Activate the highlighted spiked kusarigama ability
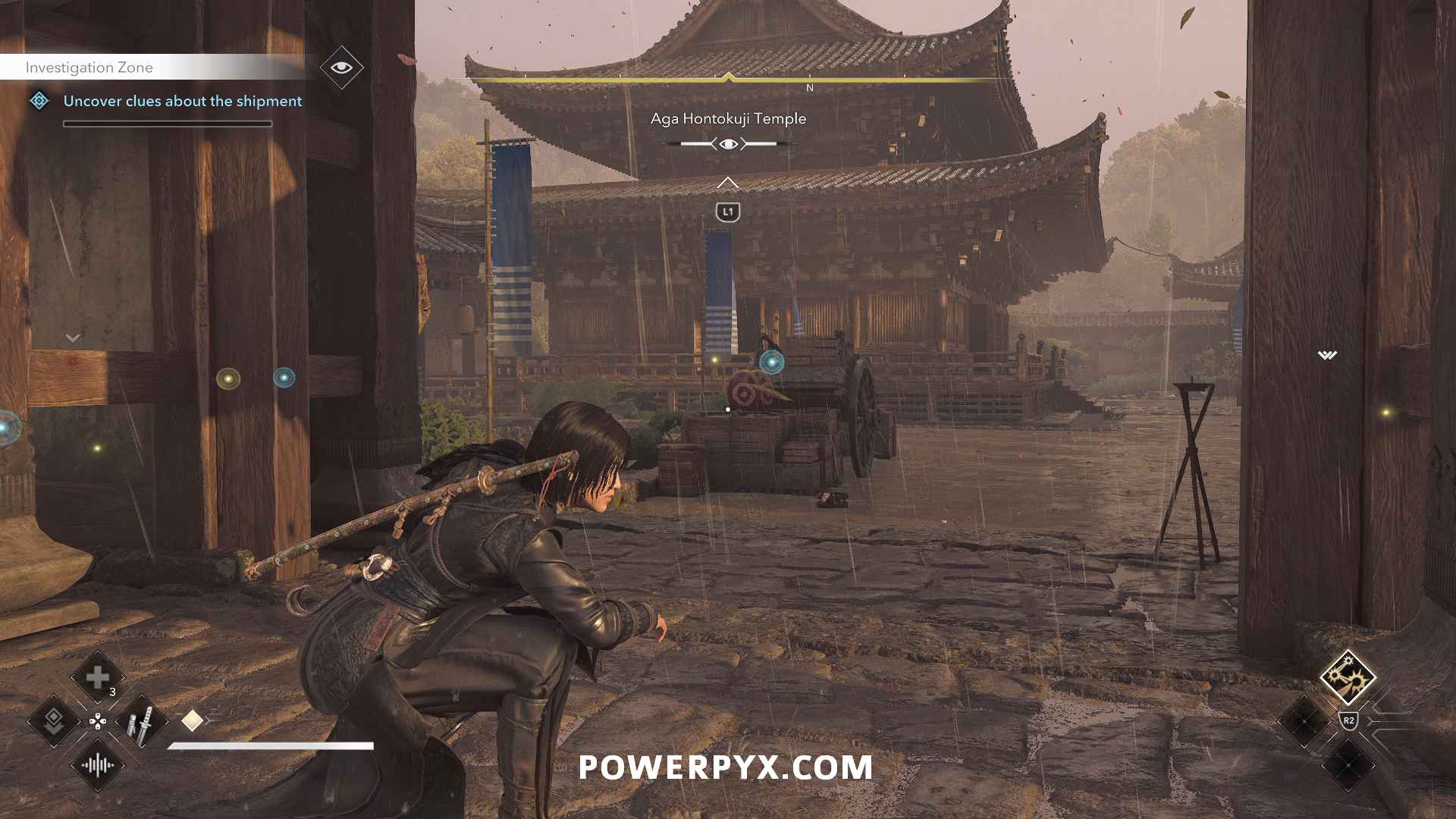This screenshot has height=819, width=1456. coord(1348,676)
